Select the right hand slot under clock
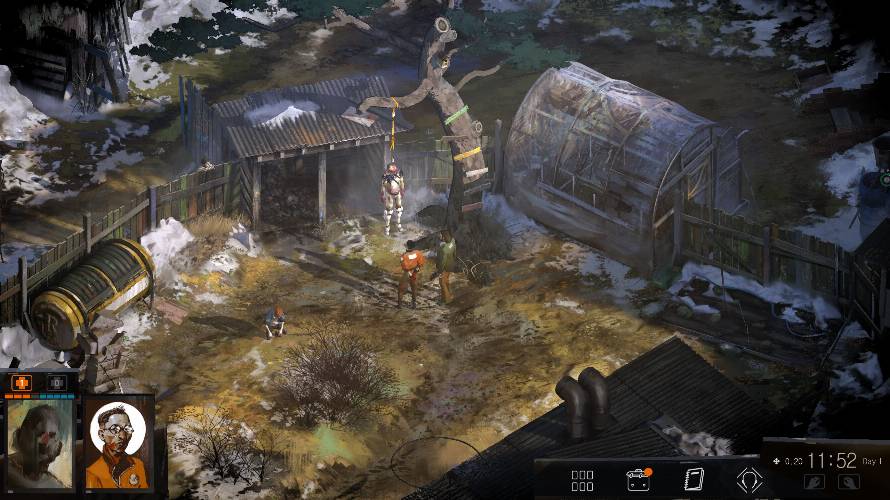890x500 pixels. point(848,482)
